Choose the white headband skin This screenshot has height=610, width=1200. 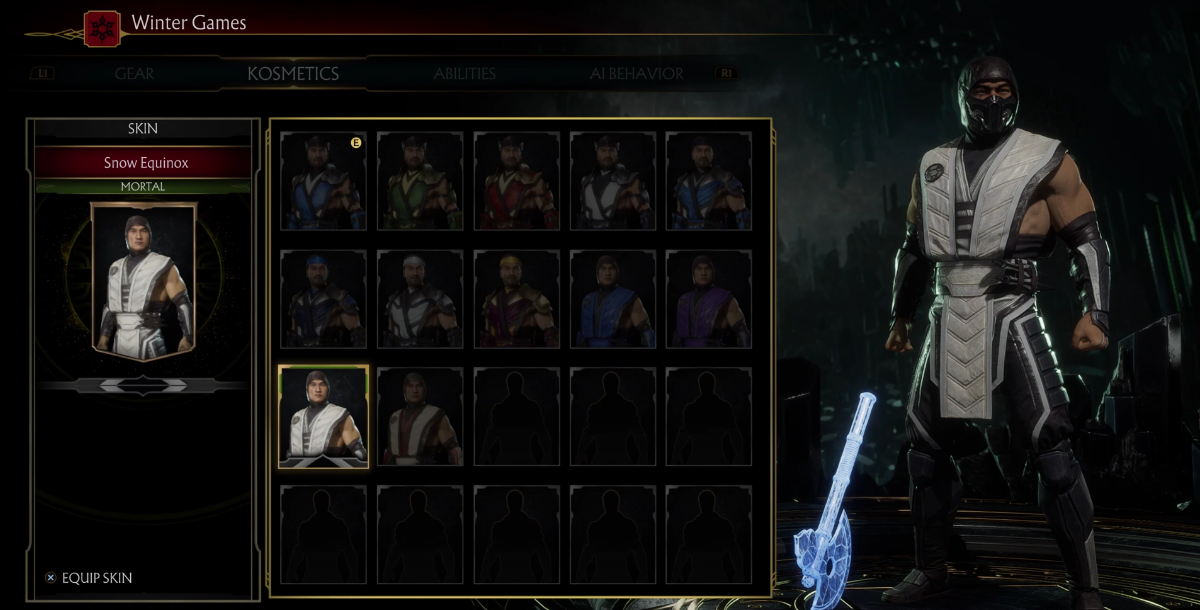(x=420, y=299)
